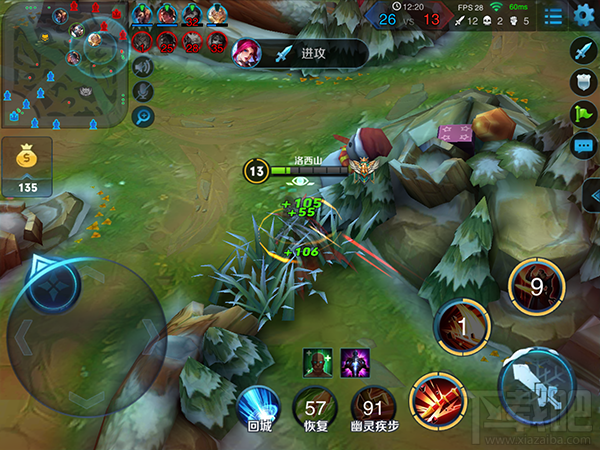The height and width of the screenshot is (450, 600).
Task: Toggle the speaker voice icon
Action: coord(144,66)
